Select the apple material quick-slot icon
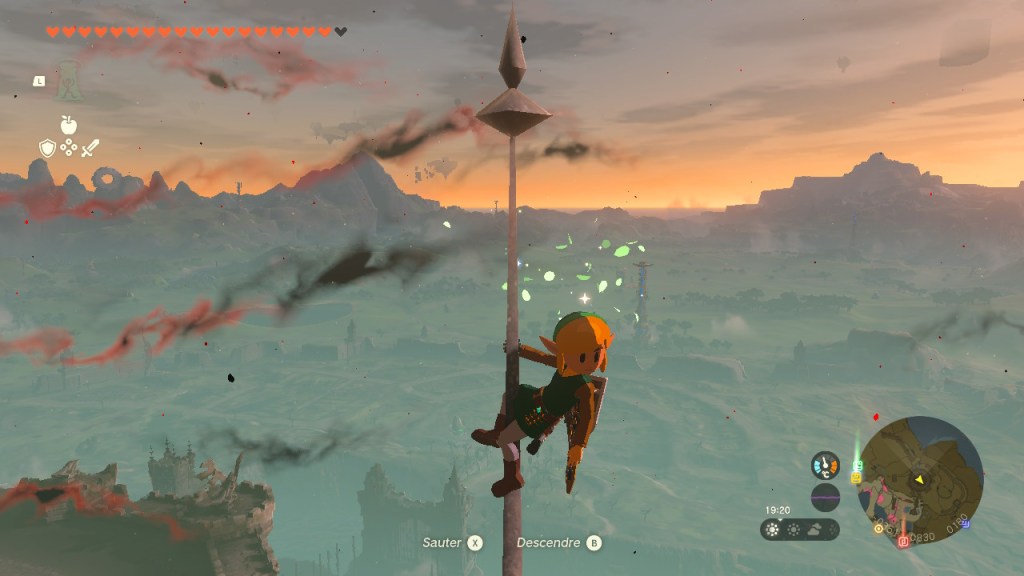1024x576 pixels. point(68,125)
